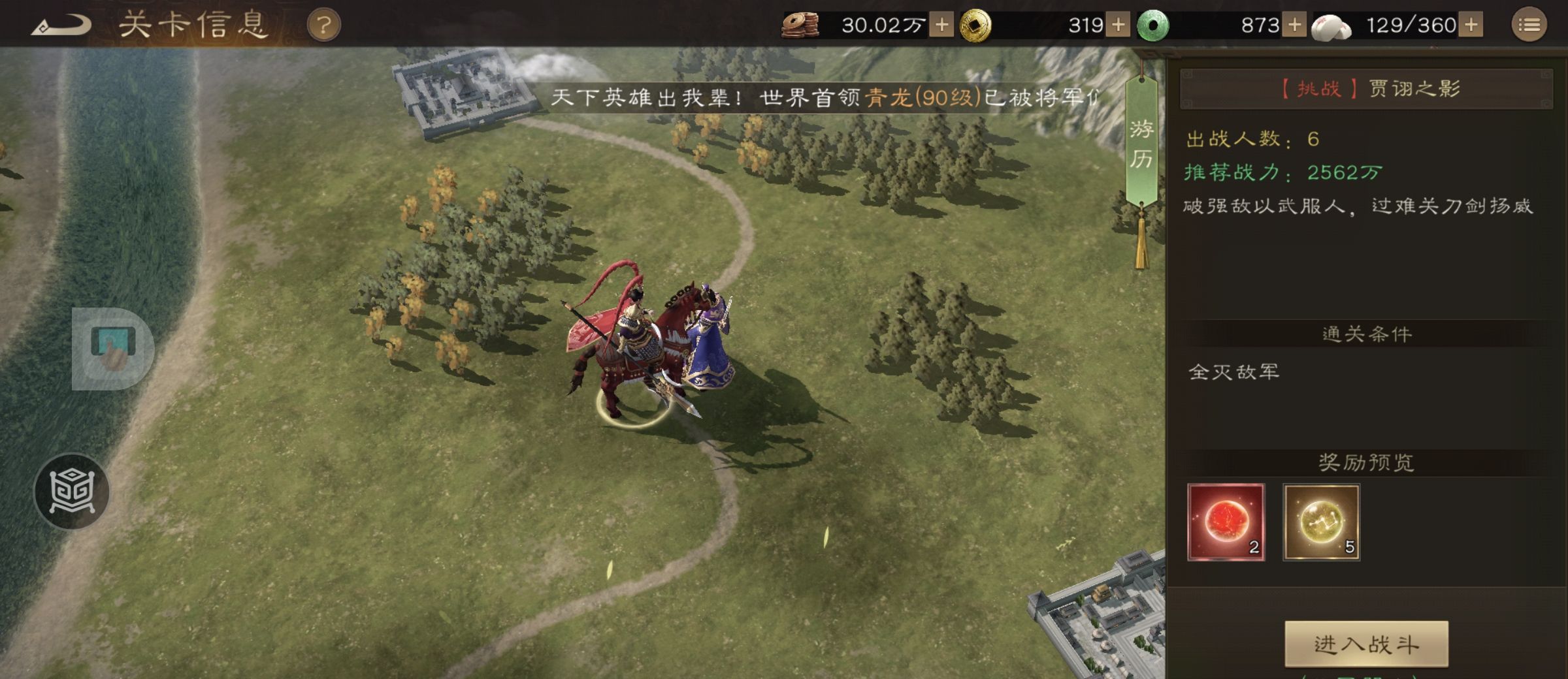
Task: Go back using the return arrow
Action: click(x=62, y=26)
